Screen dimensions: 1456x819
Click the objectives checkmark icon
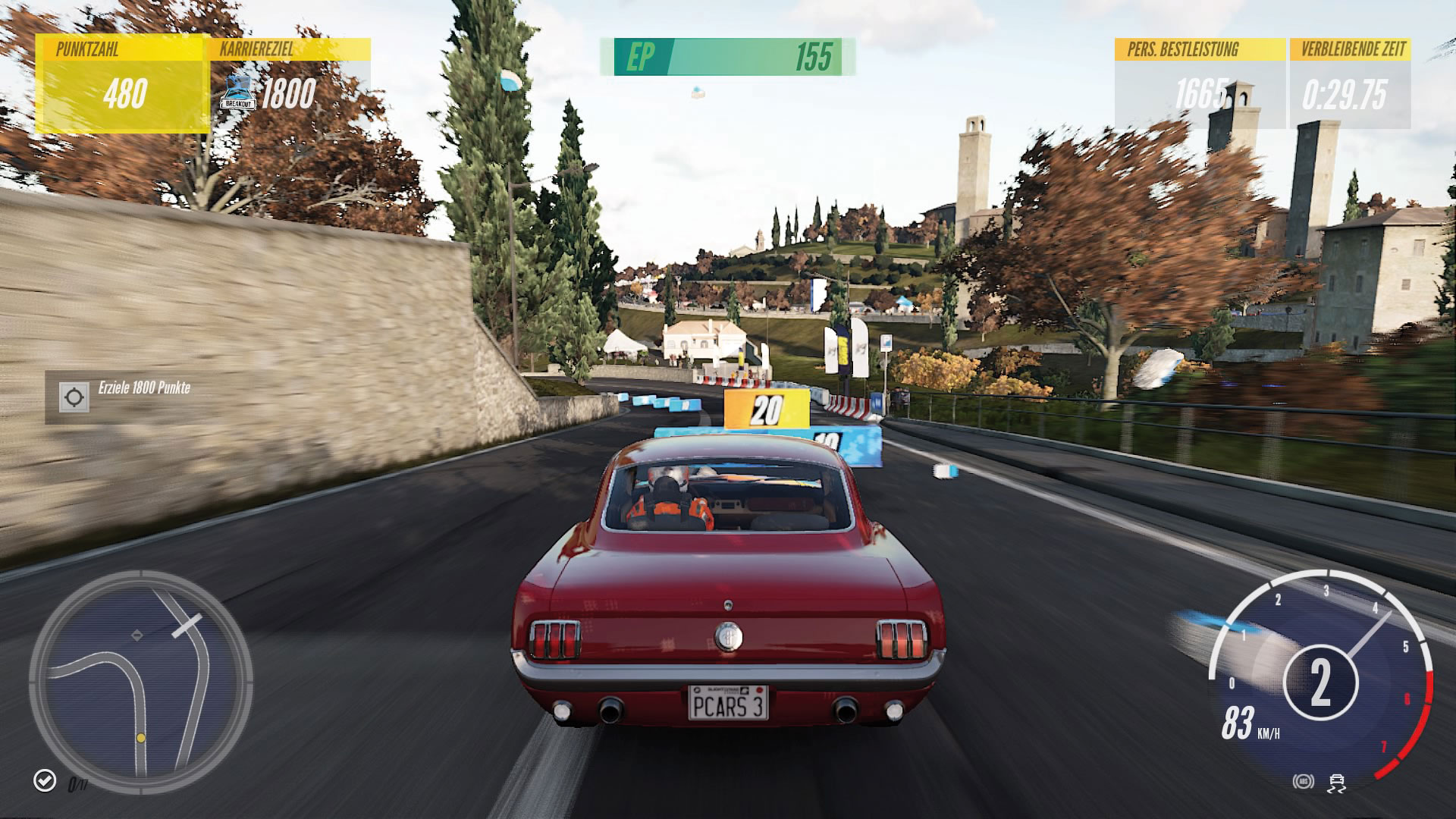[x=45, y=780]
